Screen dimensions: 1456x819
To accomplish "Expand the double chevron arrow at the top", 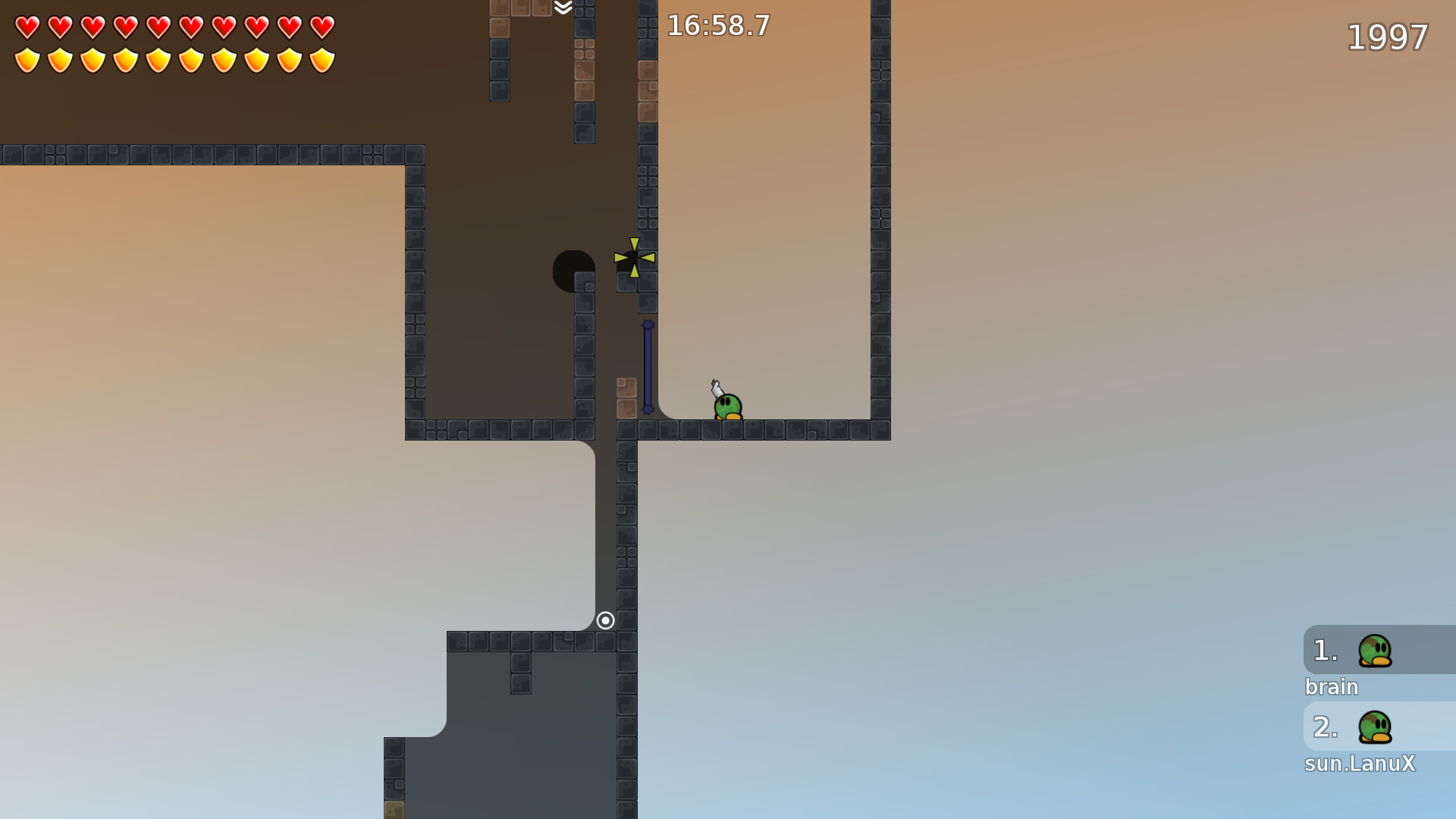I will 562,9.
